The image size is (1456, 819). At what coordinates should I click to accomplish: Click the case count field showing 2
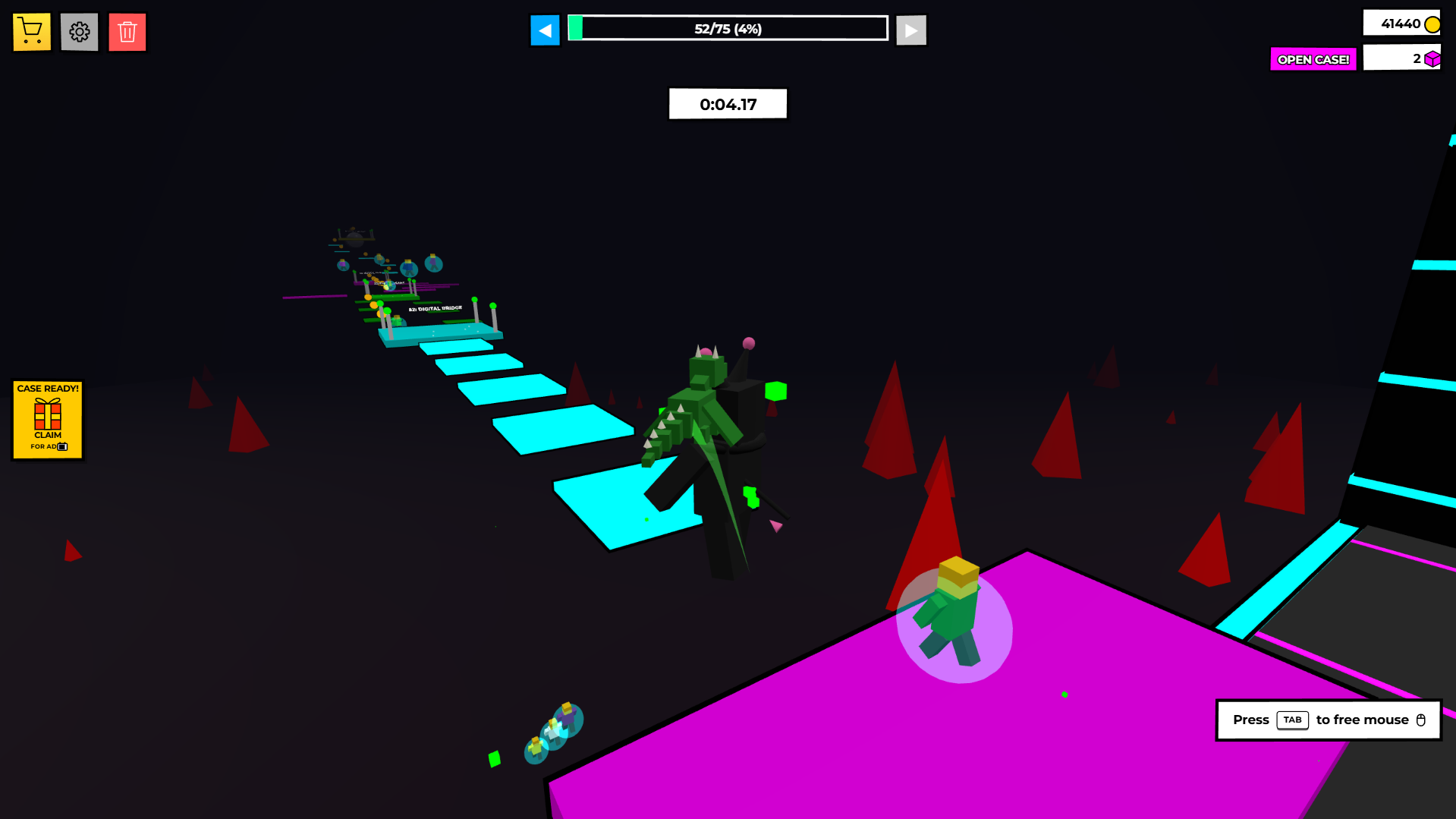(x=1402, y=57)
